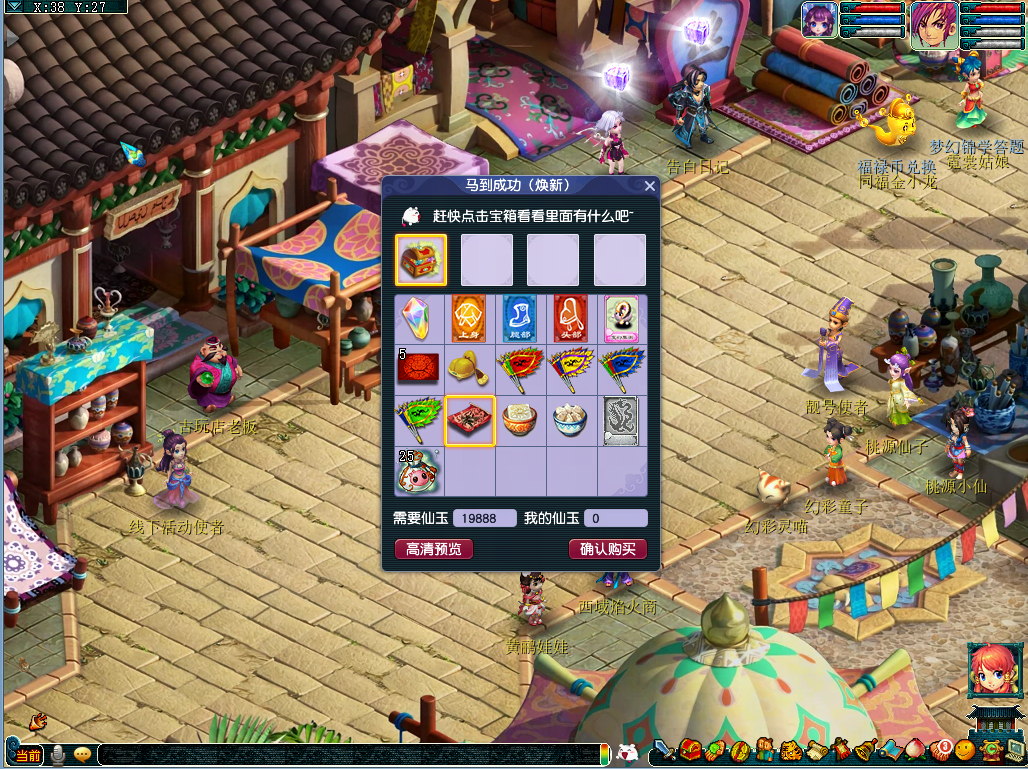Pick the grey dragon stone tablet
Image resolution: width=1028 pixels, height=769 pixels.
[x=622, y=420]
